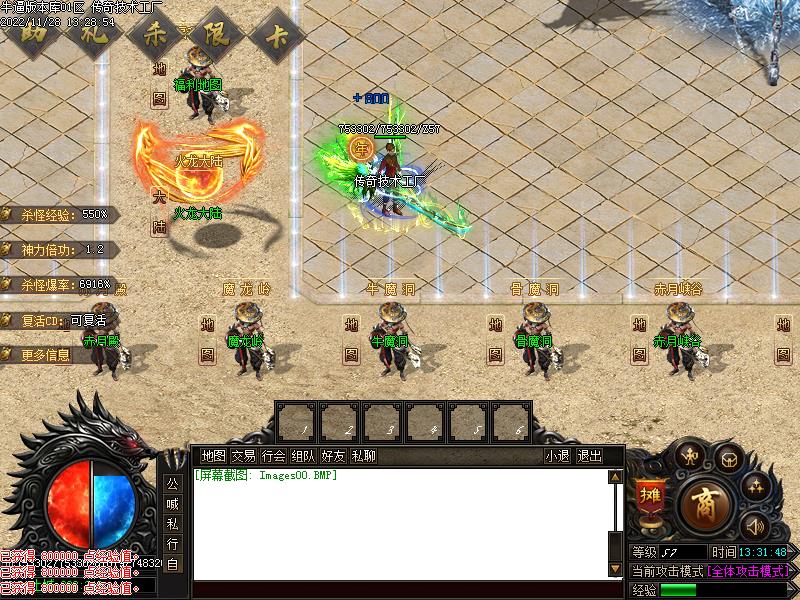Click the chat text input bar
The width and height of the screenshot is (800, 600).
pos(400,589)
